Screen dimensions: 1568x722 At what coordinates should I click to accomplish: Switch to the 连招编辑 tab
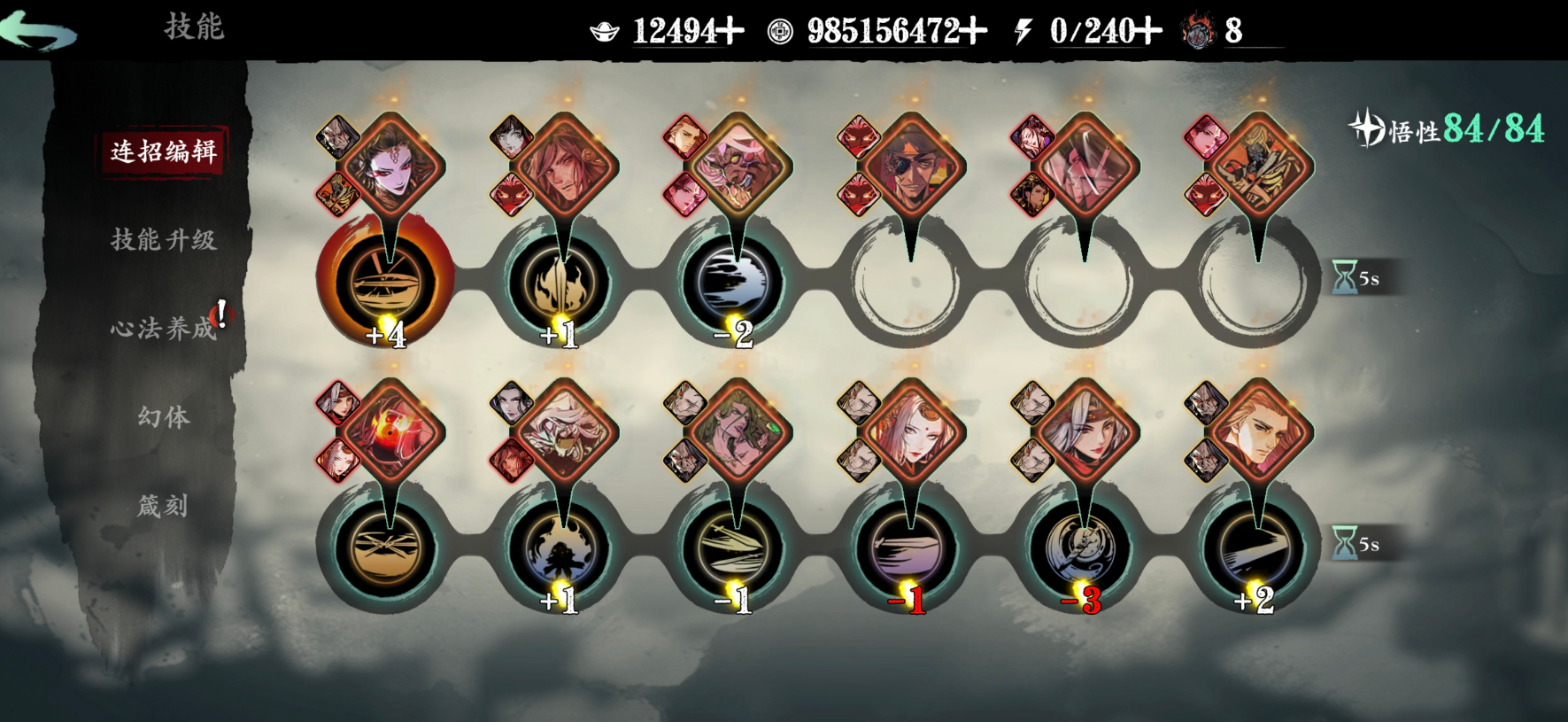click(163, 151)
